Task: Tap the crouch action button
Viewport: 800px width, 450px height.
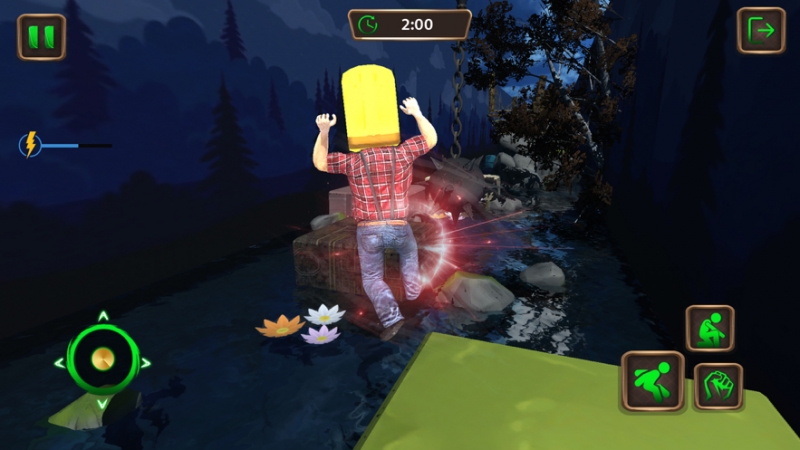Action: (710, 328)
